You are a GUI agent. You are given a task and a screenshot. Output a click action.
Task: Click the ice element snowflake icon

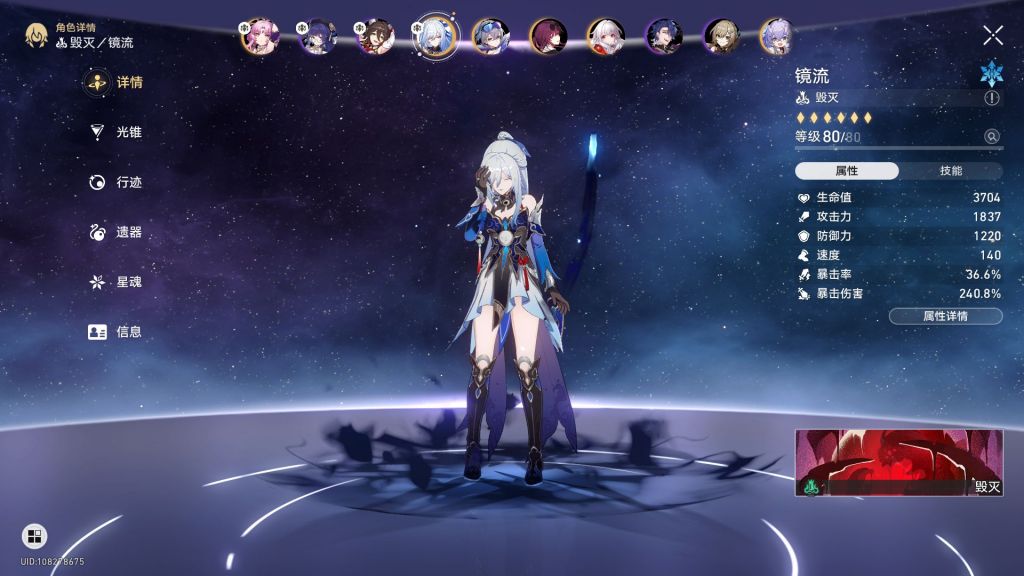(x=991, y=73)
